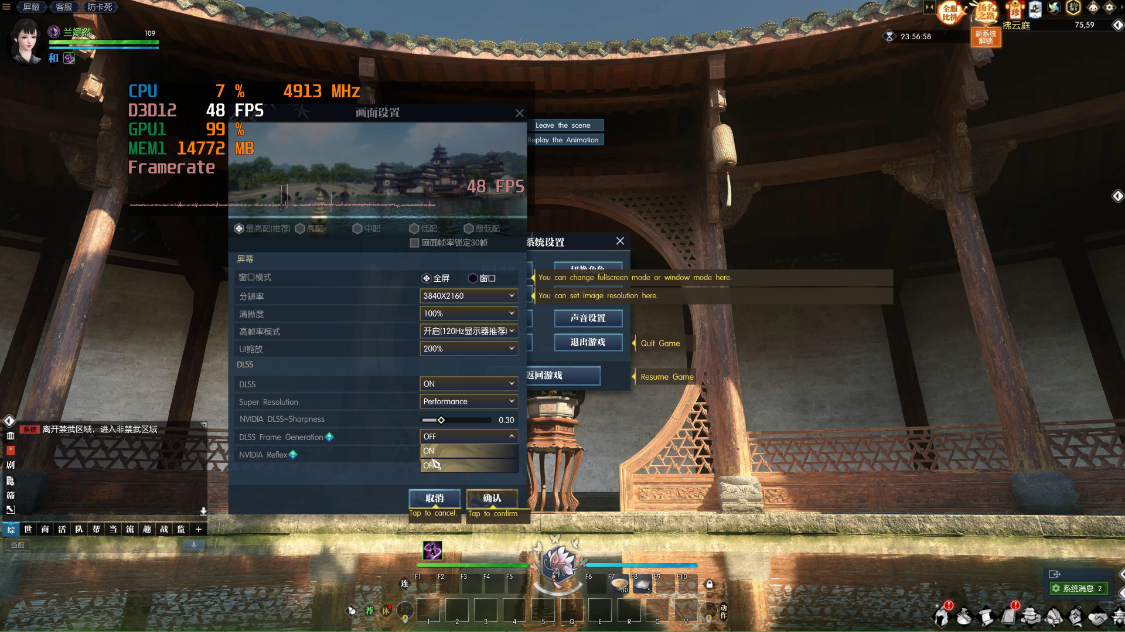The height and width of the screenshot is (632, 1125).
Task: Confirm settings with the 确认 button
Action: coord(492,498)
